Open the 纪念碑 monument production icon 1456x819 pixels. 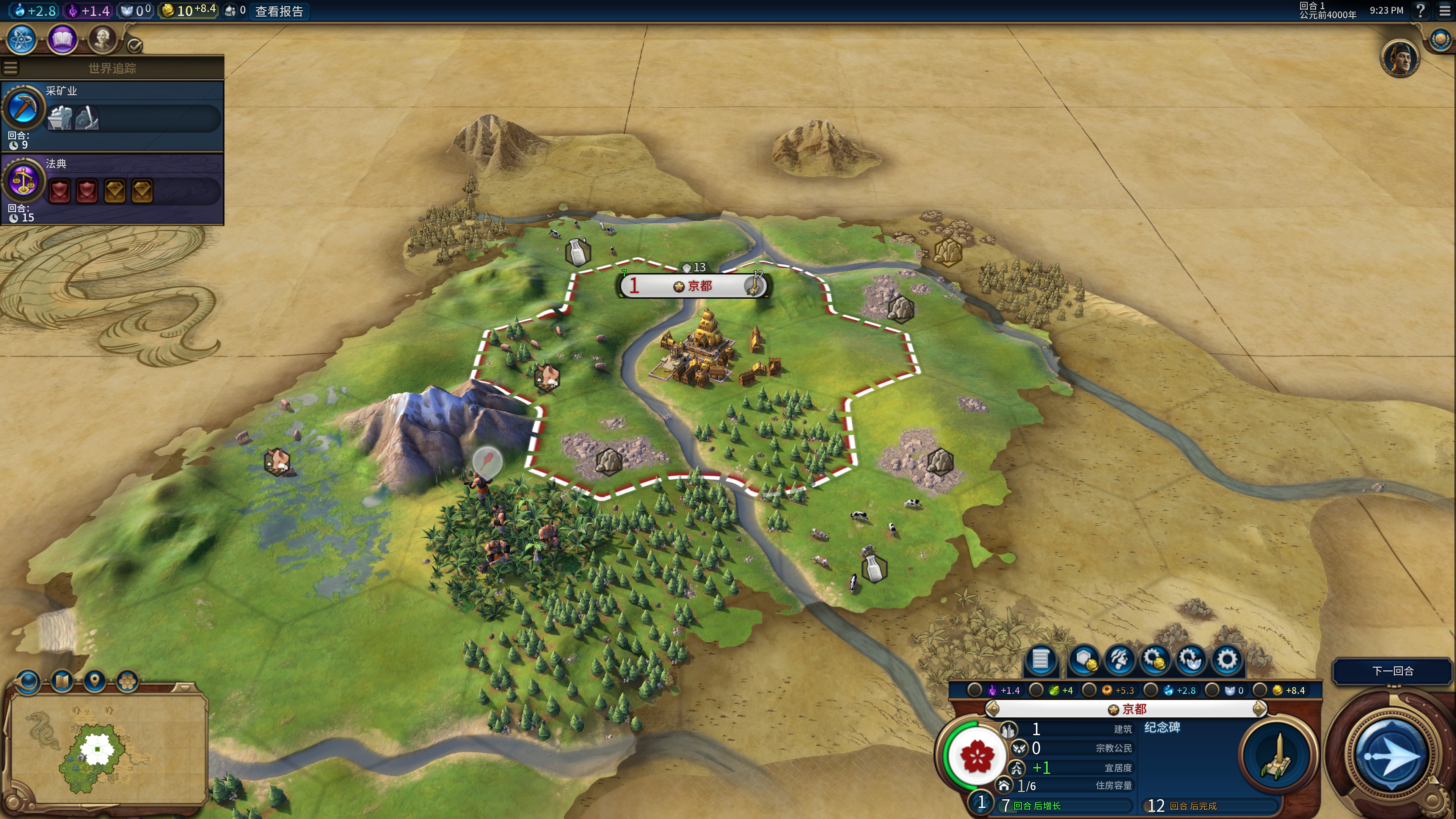coord(1277,756)
